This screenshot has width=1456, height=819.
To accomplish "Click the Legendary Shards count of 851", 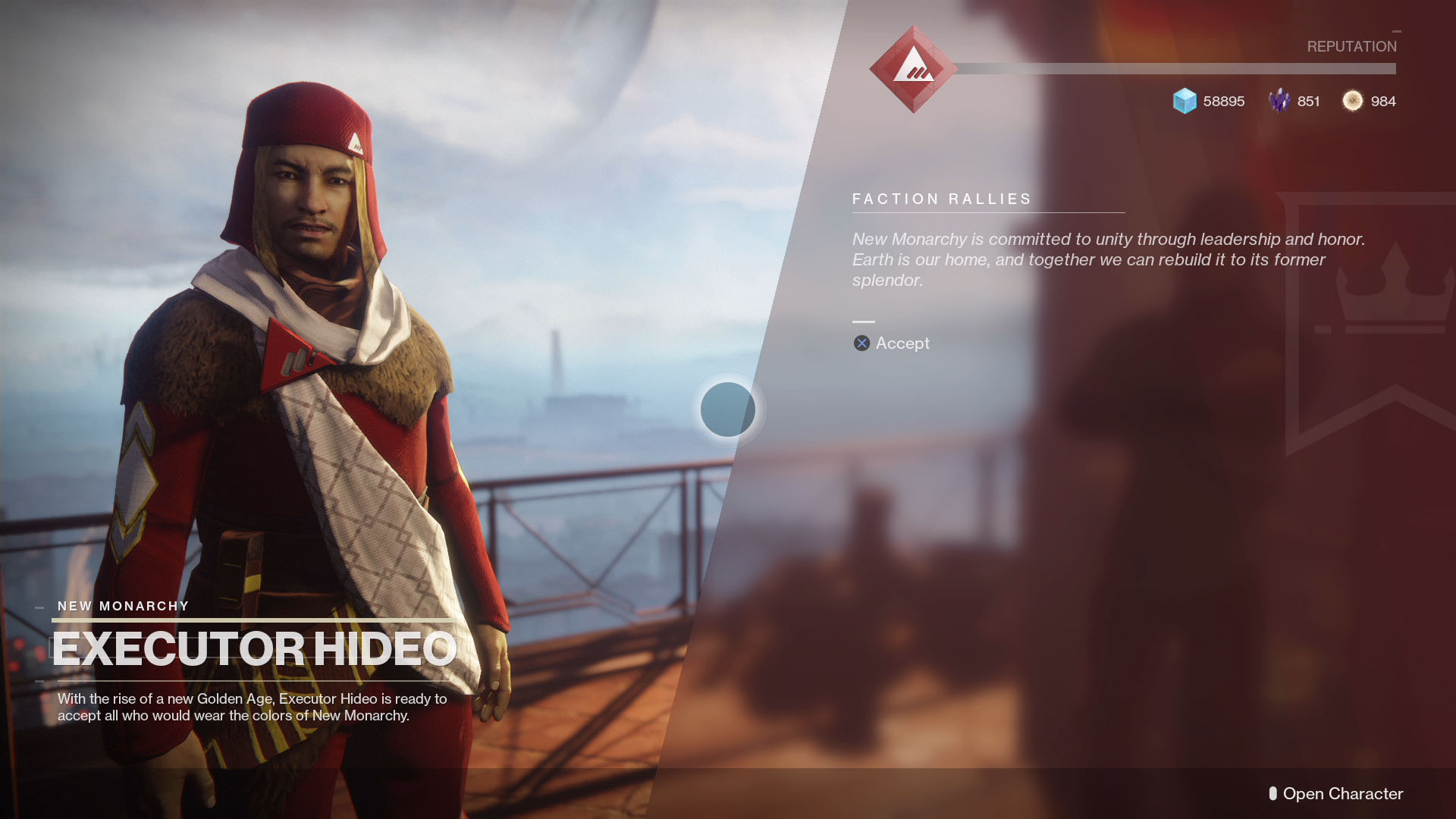I will pos(1307,101).
